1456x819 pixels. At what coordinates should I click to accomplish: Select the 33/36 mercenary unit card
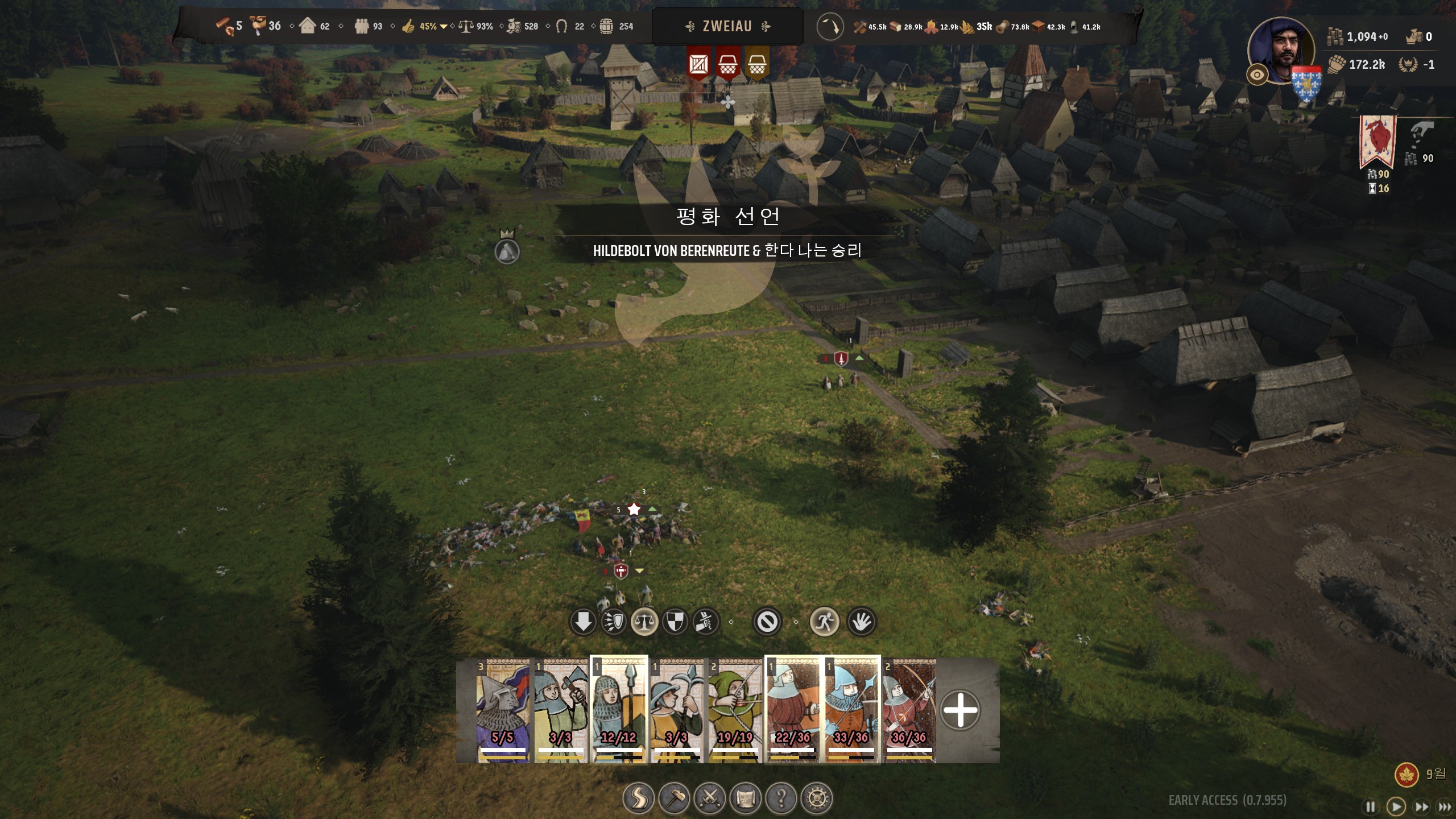851,711
